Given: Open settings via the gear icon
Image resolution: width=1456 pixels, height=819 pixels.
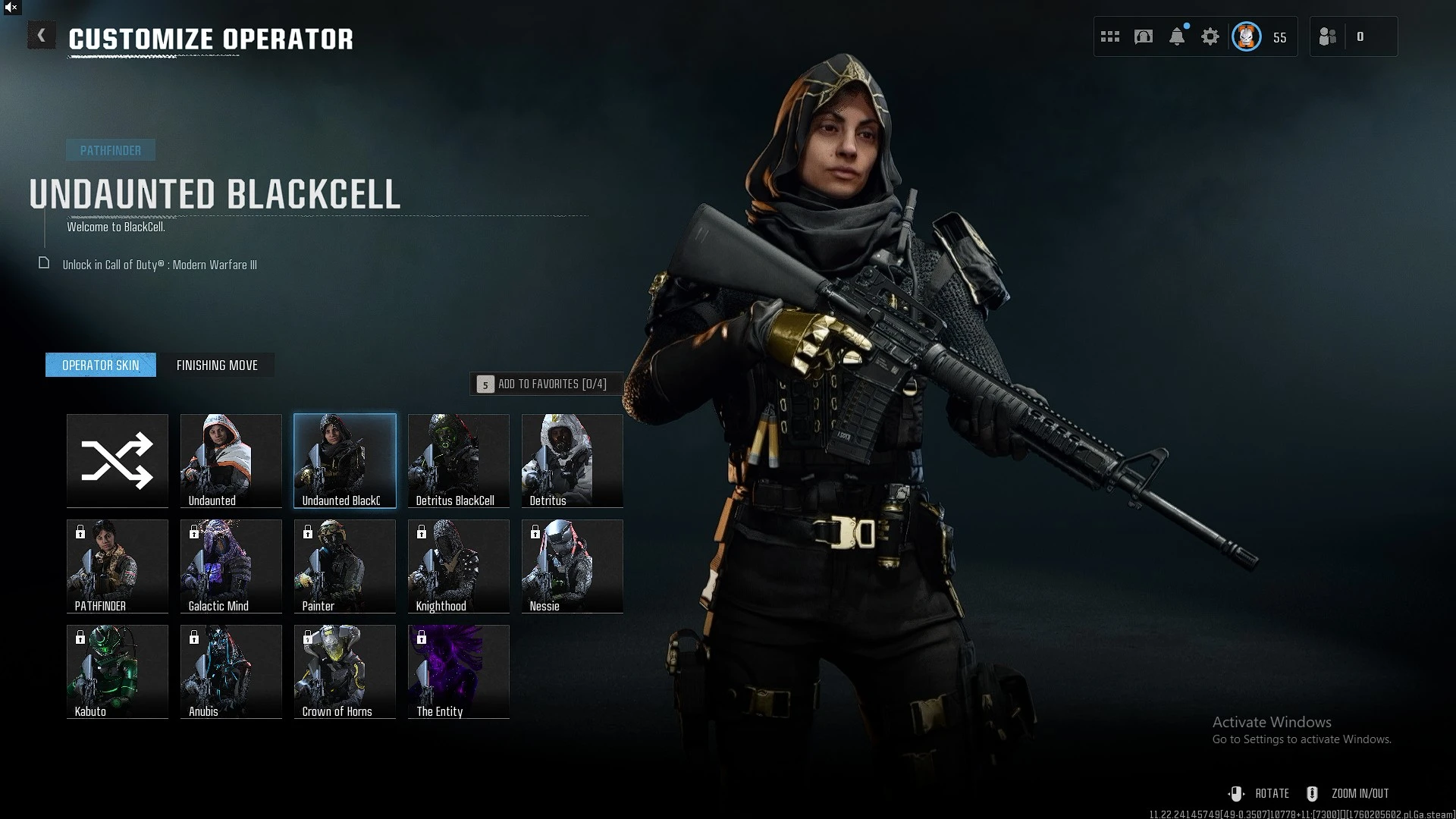Looking at the screenshot, I should point(1210,36).
